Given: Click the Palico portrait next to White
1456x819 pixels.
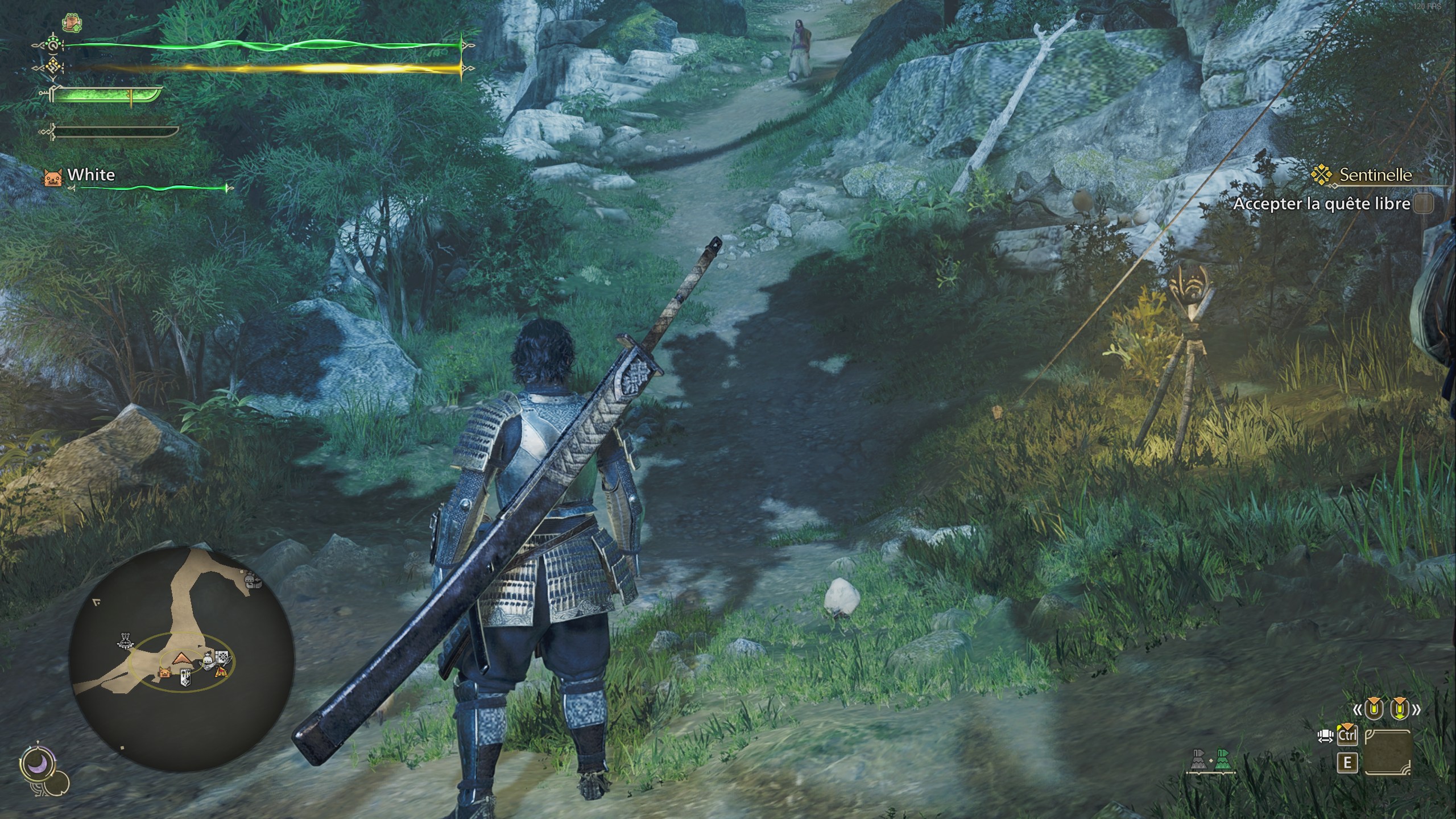Looking at the screenshot, I should click(53, 178).
